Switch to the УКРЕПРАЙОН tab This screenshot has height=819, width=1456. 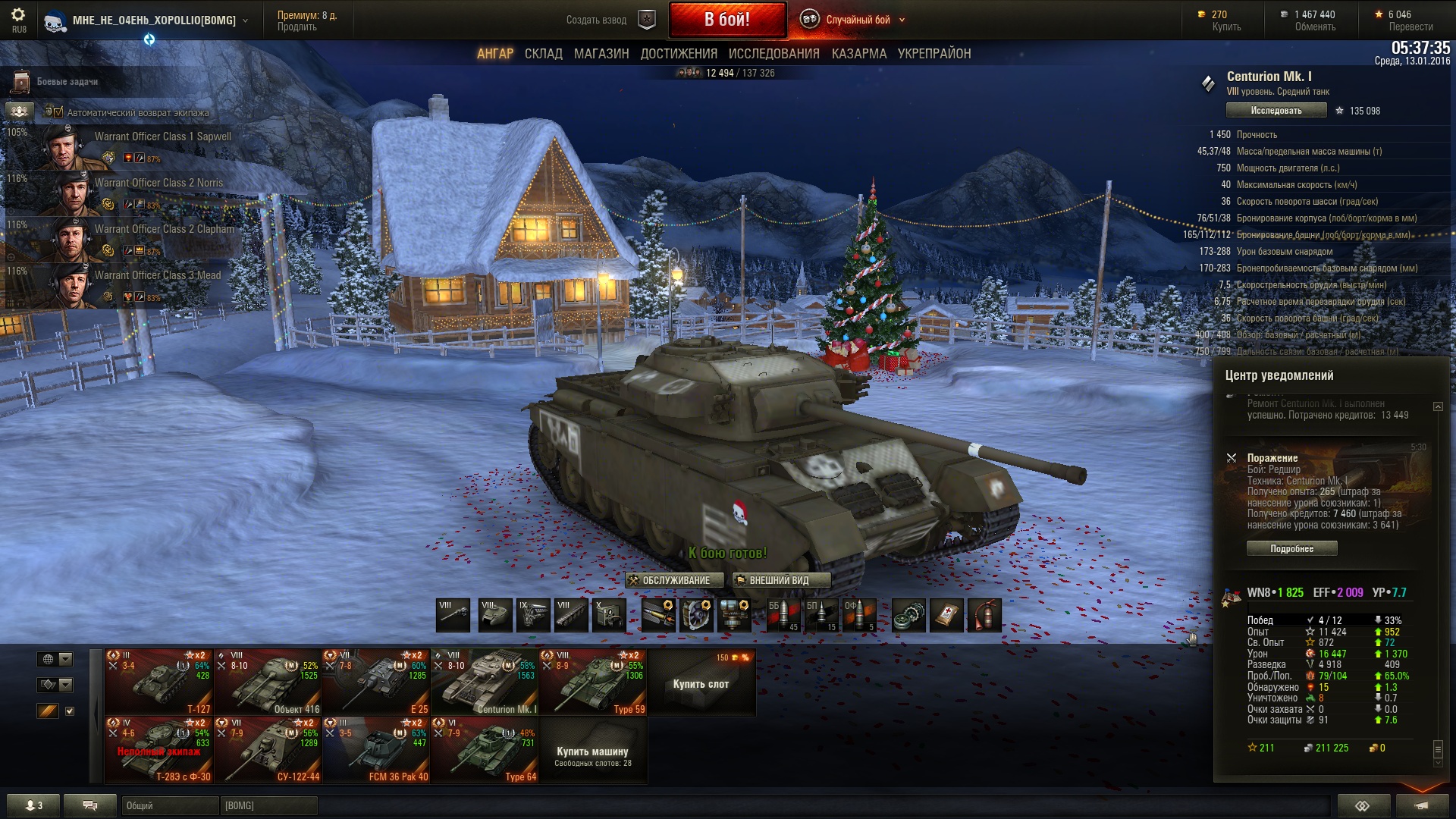pyautogui.click(x=934, y=54)
